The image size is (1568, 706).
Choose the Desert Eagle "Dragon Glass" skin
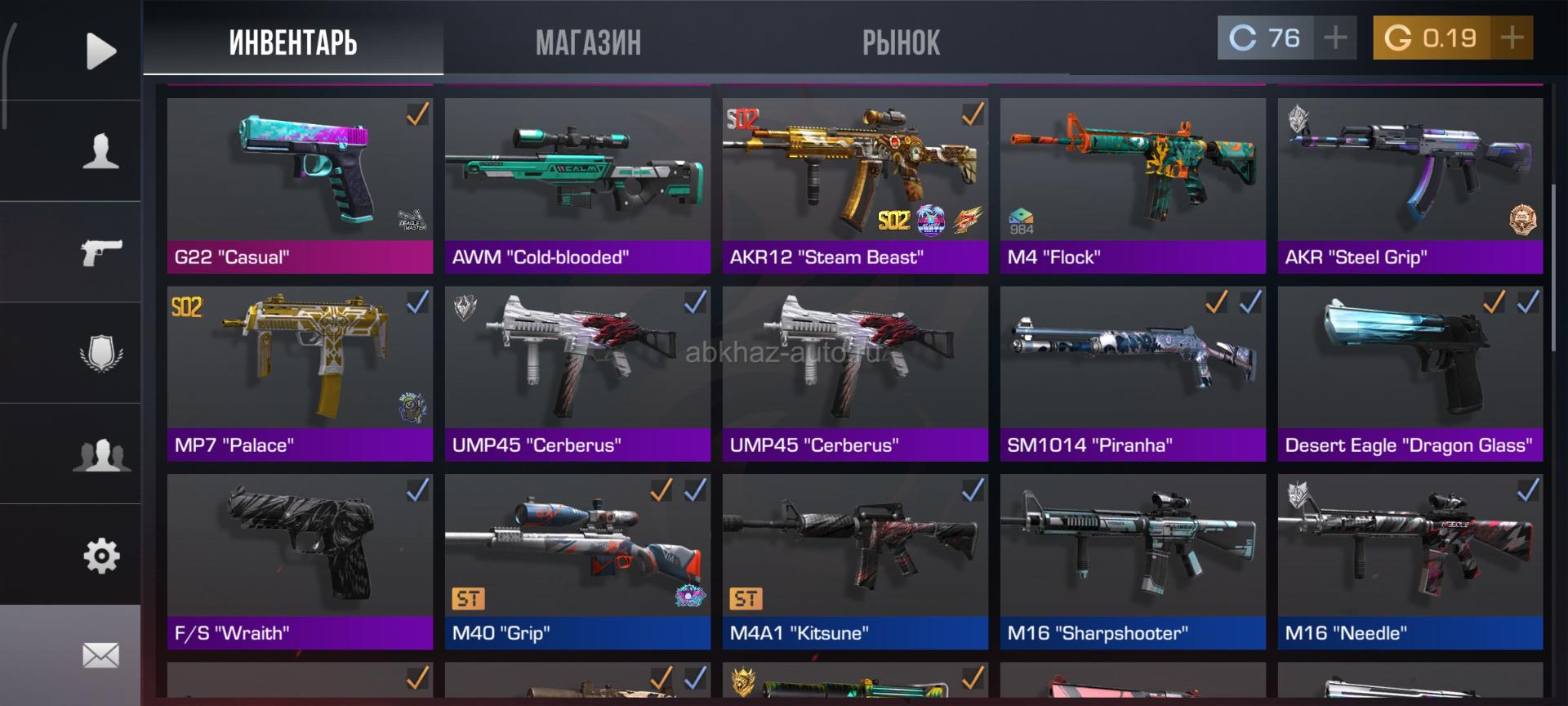click(x=1410, y=373)
